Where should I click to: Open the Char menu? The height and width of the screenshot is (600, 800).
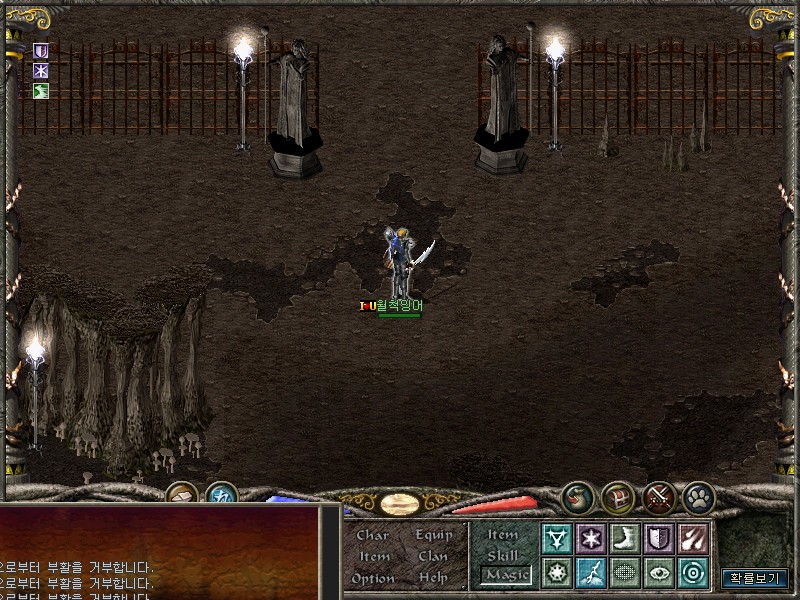(372, 535)
